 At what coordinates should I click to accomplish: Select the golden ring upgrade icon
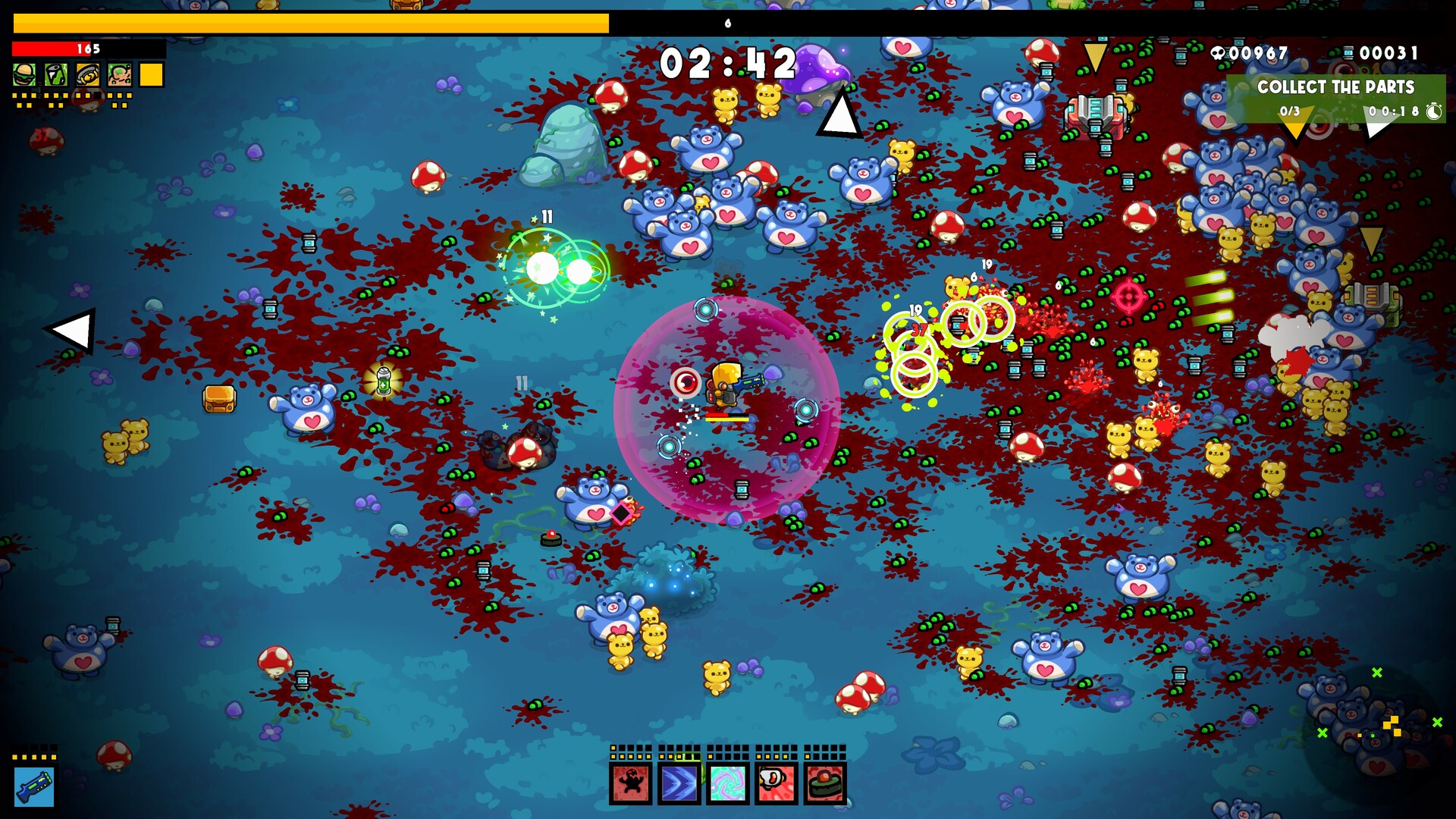[x=88, y=75]
